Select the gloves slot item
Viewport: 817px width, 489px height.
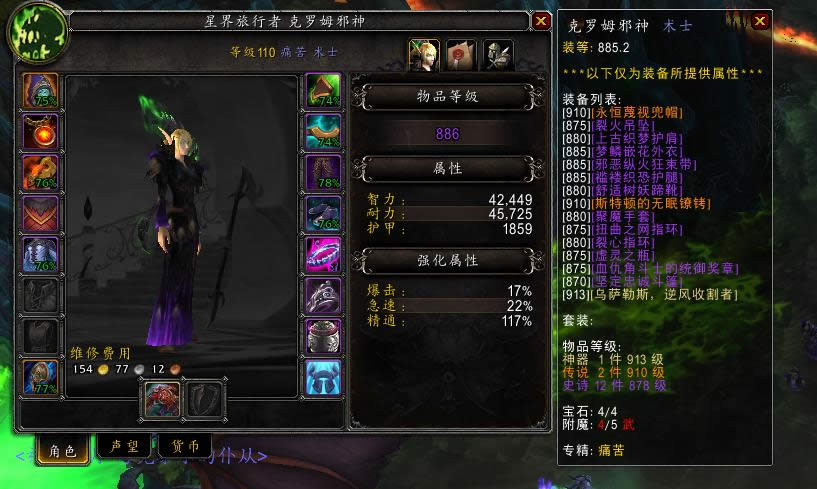323,90
